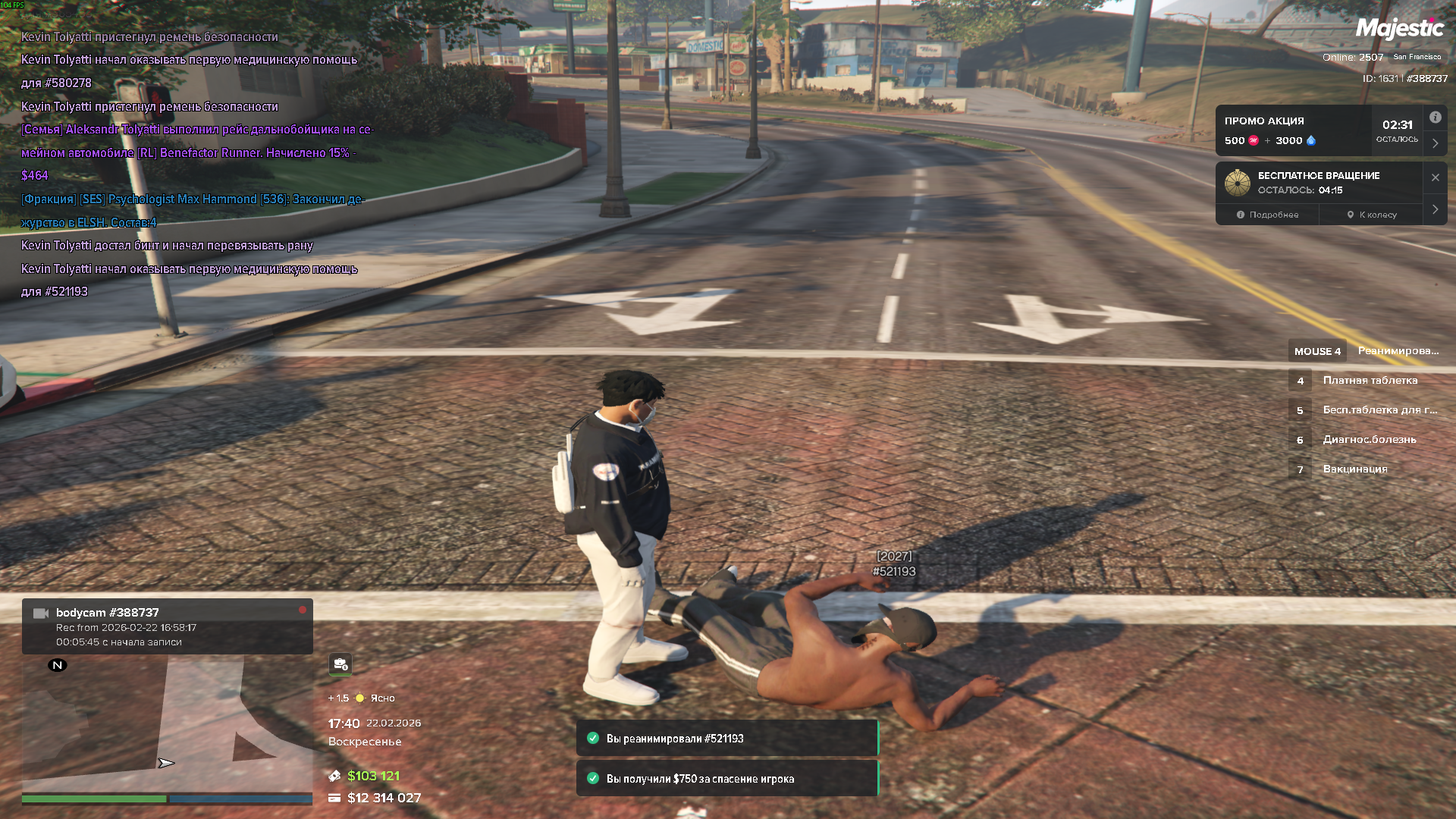Image resolution: width=1456 pixels, height=819 pixels.
Task: Select the free pill action entry
Action: click(1379, 410)
